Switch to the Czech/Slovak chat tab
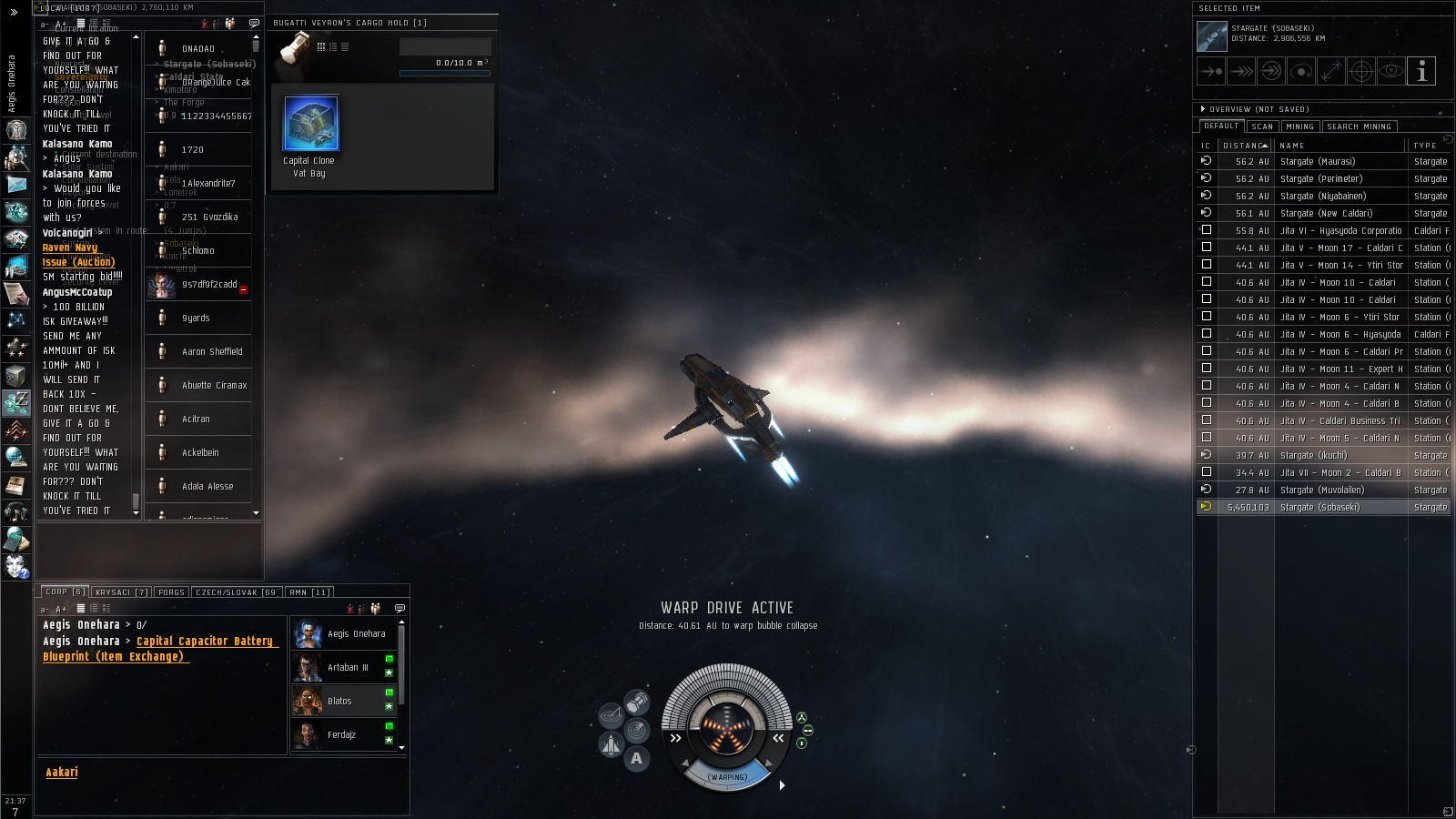The image size is (1456, 819). click(x=237, y=592)
